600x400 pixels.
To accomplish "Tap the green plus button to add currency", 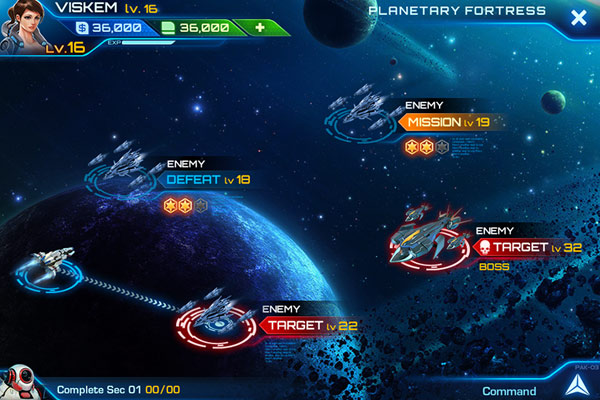I will tap(260, 27).
